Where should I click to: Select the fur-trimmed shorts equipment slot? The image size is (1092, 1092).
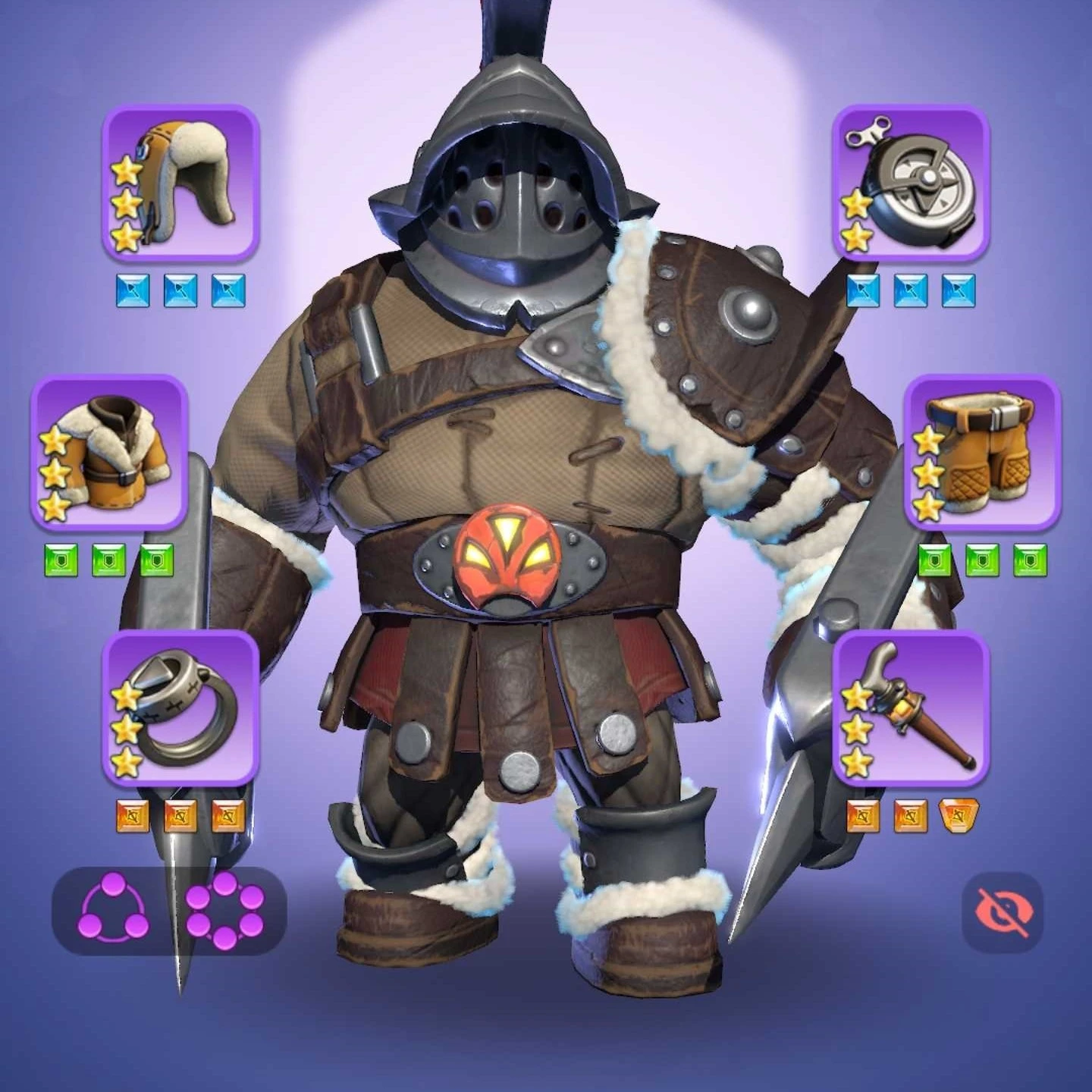[982, 452]
